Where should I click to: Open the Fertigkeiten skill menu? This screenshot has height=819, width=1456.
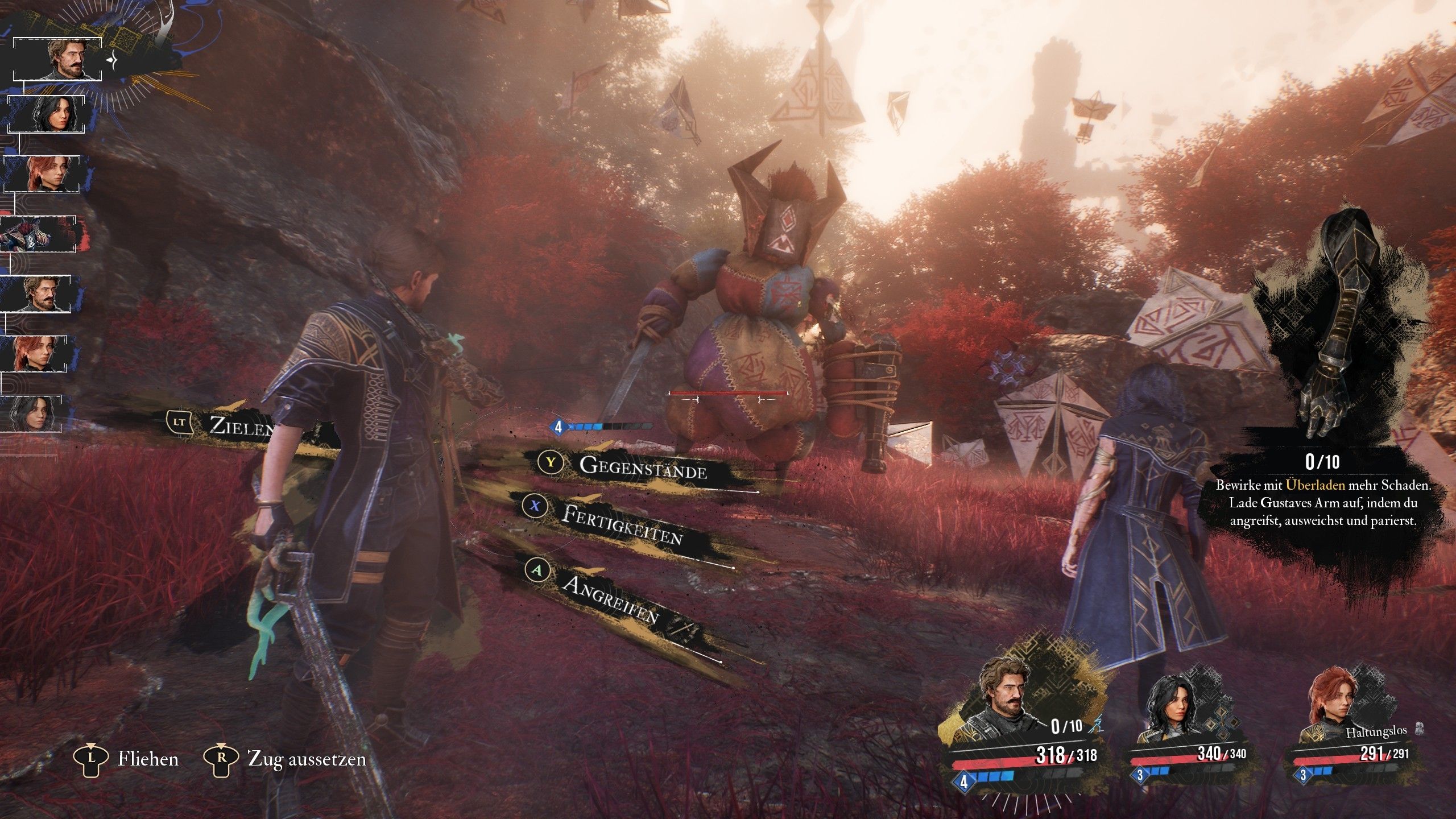[x=621, y=523]
